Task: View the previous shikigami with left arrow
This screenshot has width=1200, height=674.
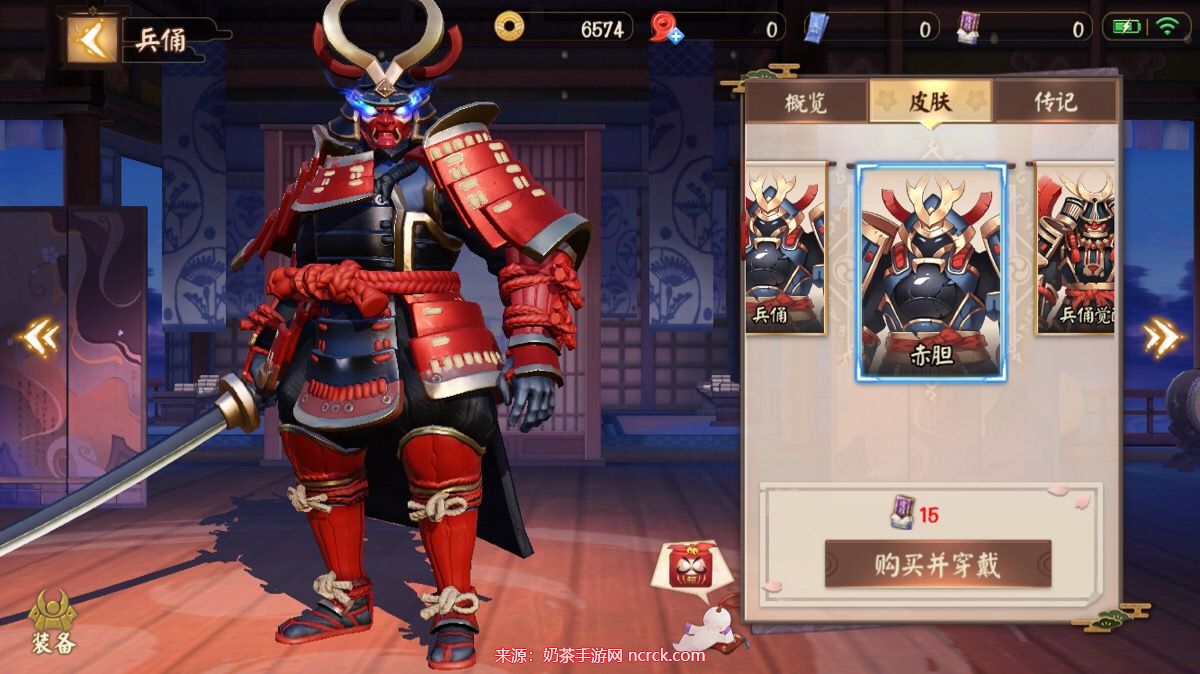Action: 40,338
